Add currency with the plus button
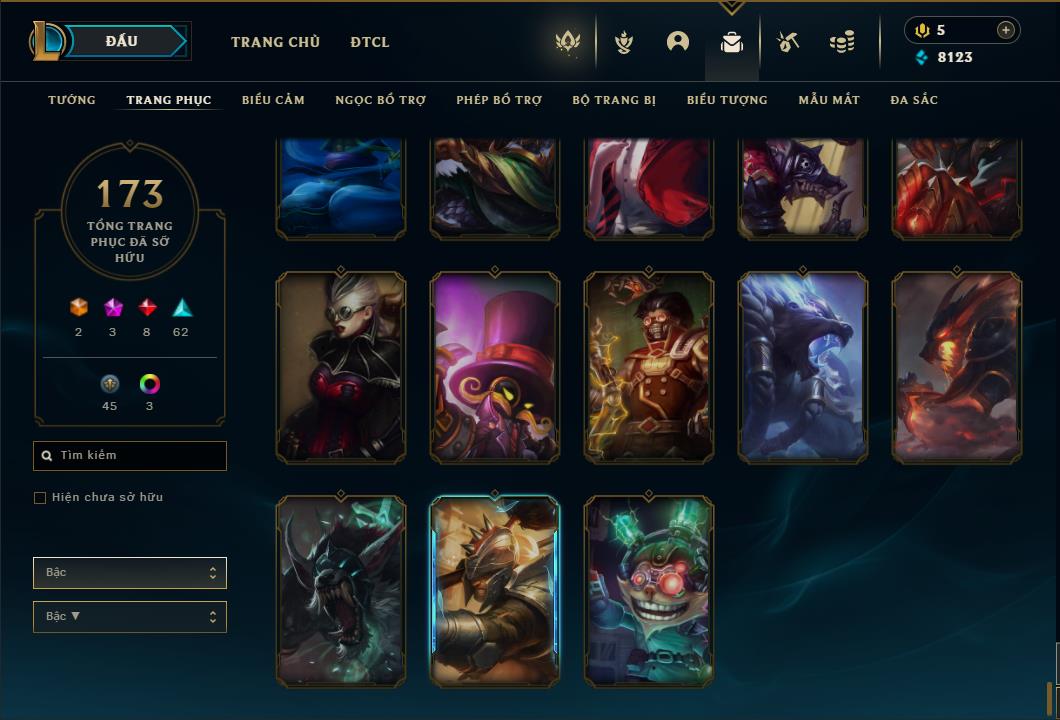The width and height of the screenshot is (1060, 720). tap(1005, 30)
